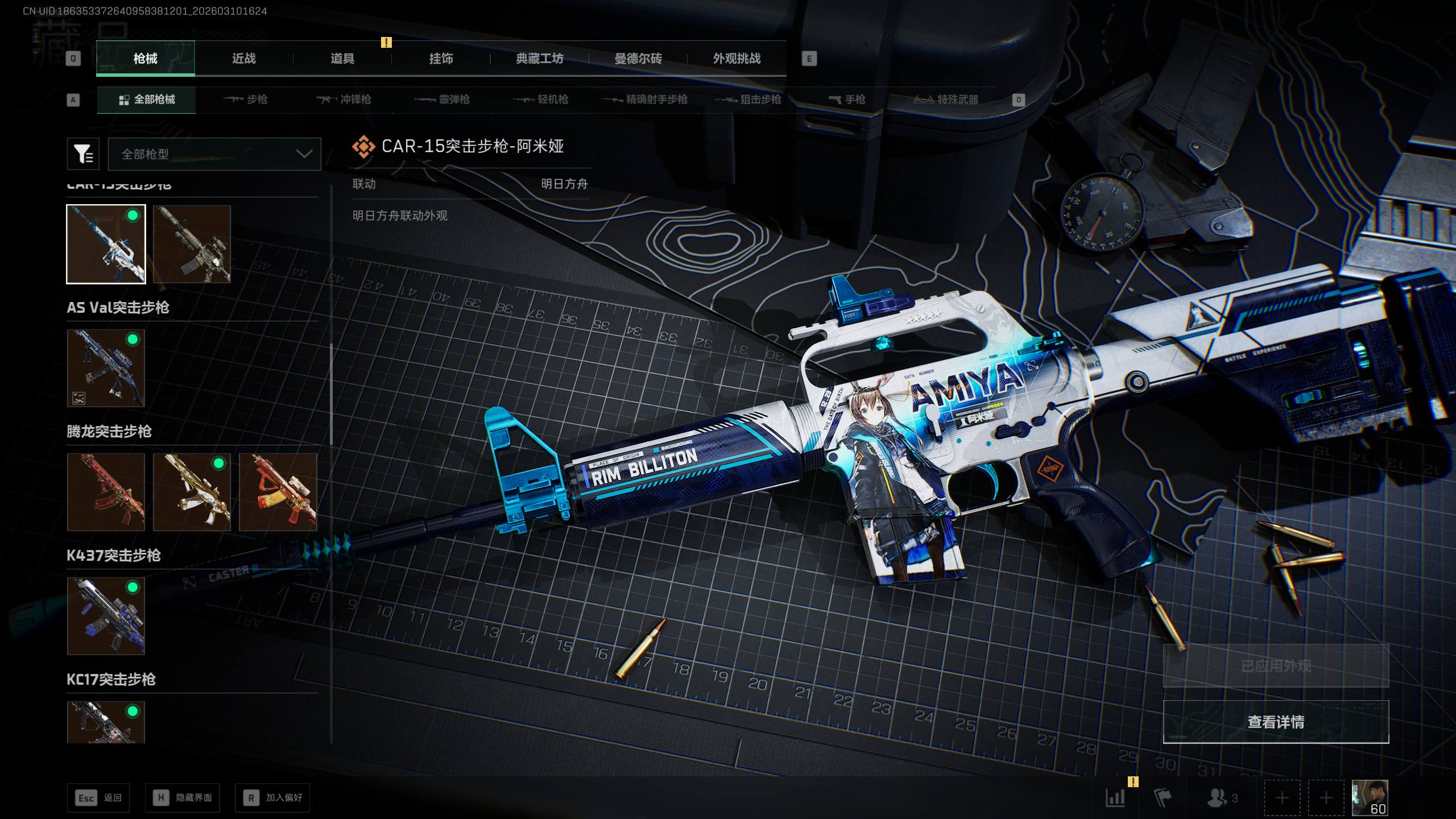This screenshot has width=1456, height=819.
Task: Open the 道具 items tab
Action: click(x=342, y=59)
